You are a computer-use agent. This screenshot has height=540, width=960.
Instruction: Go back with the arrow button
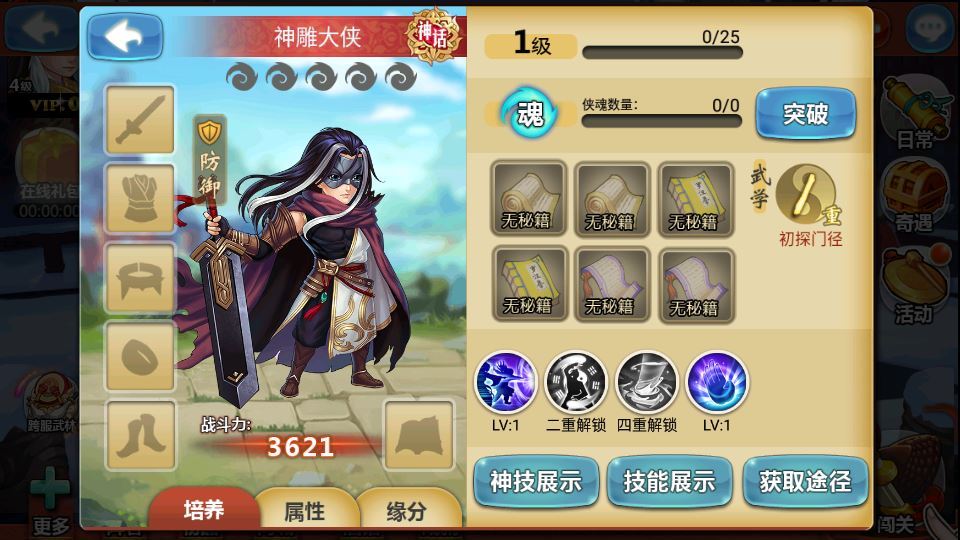[125, 37]
